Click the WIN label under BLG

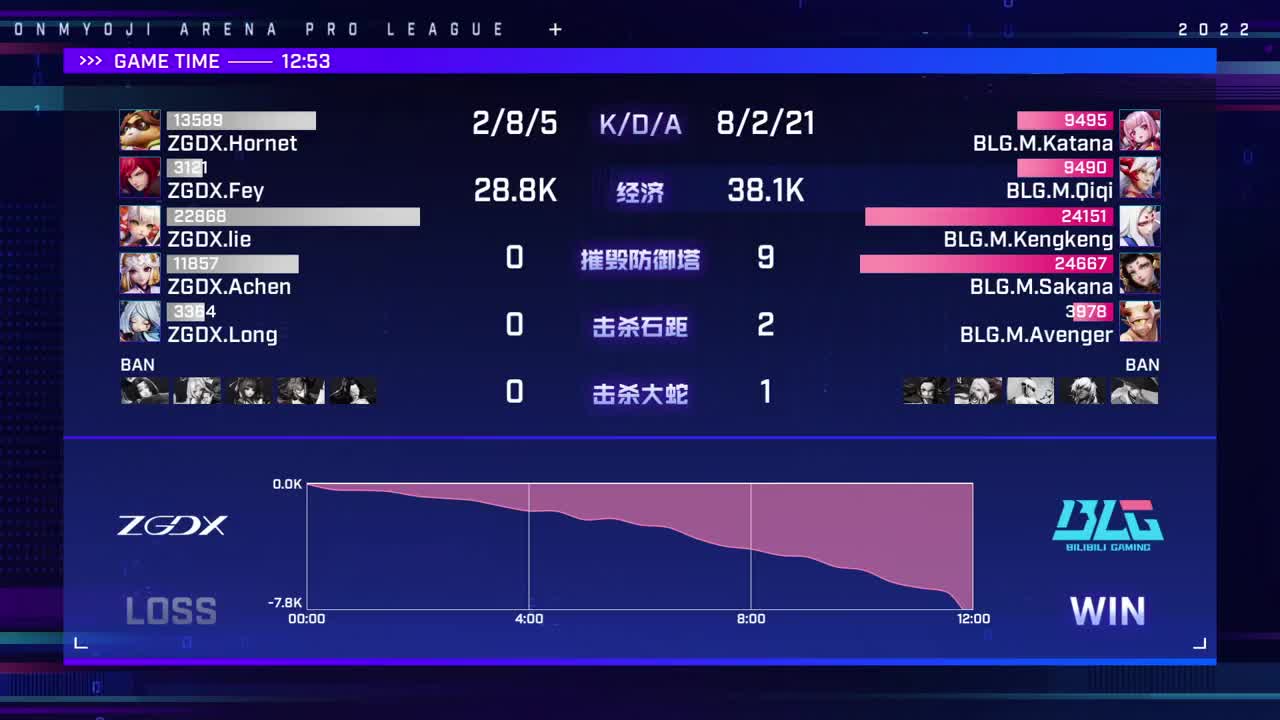coord(1108,610)
